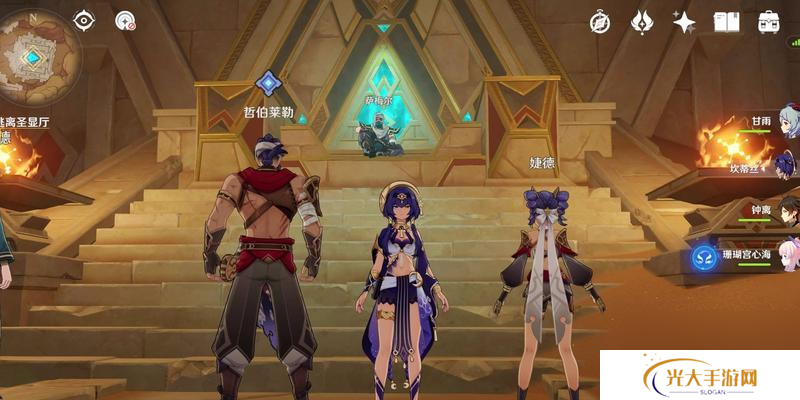This screenshot has width=800, height=400.
Task: Open the backpack inventory
Action: (768, 22)
